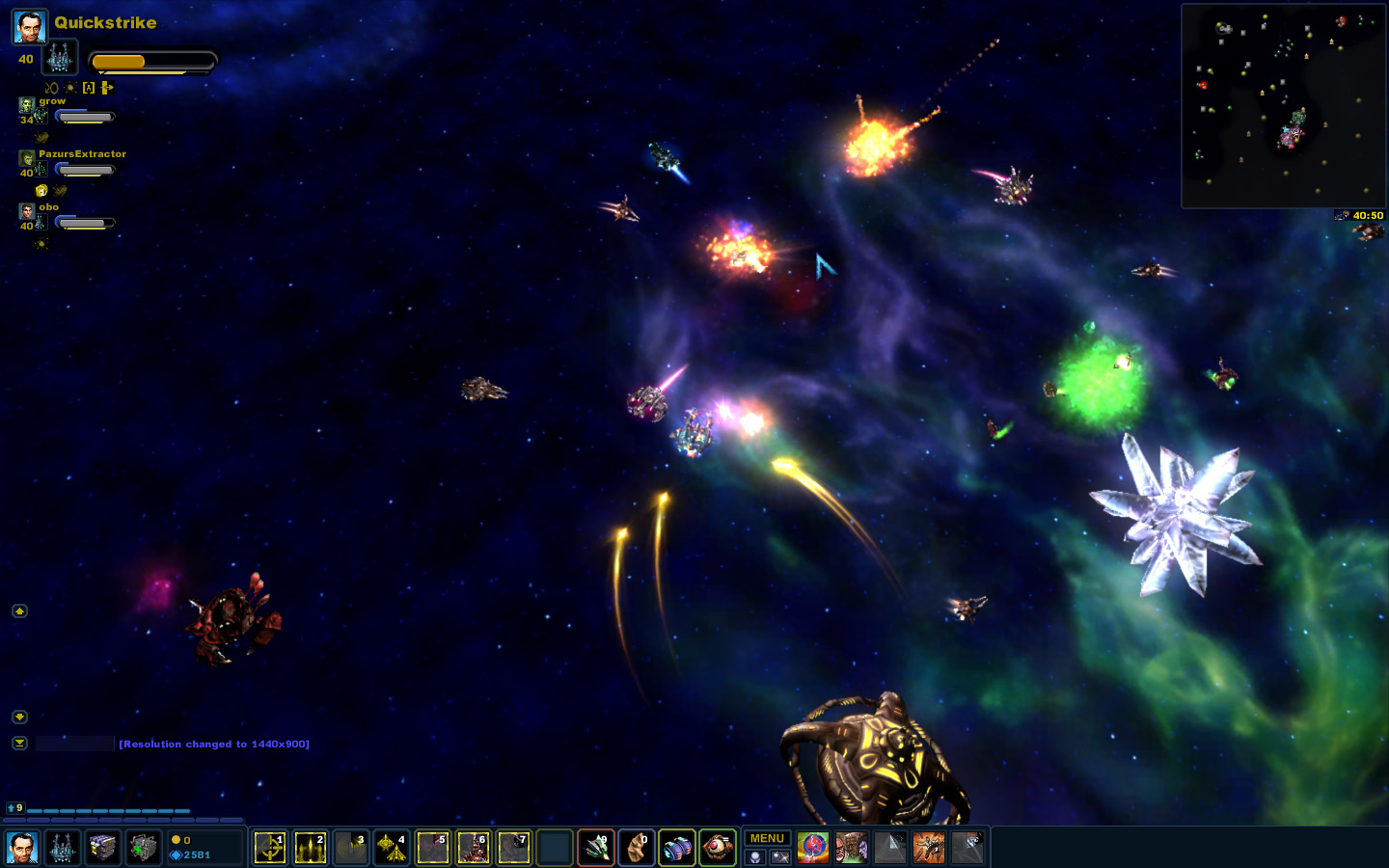Click the crystal pyramid card in the bottom bar

coord(889,848)
